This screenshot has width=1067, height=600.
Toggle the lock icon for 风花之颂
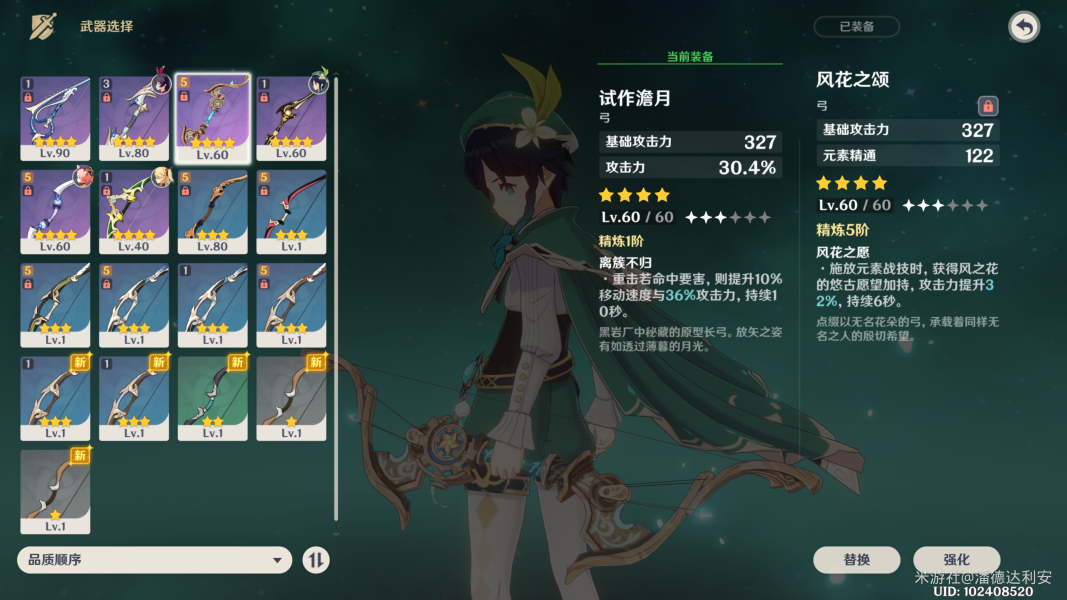coord(988,105)
